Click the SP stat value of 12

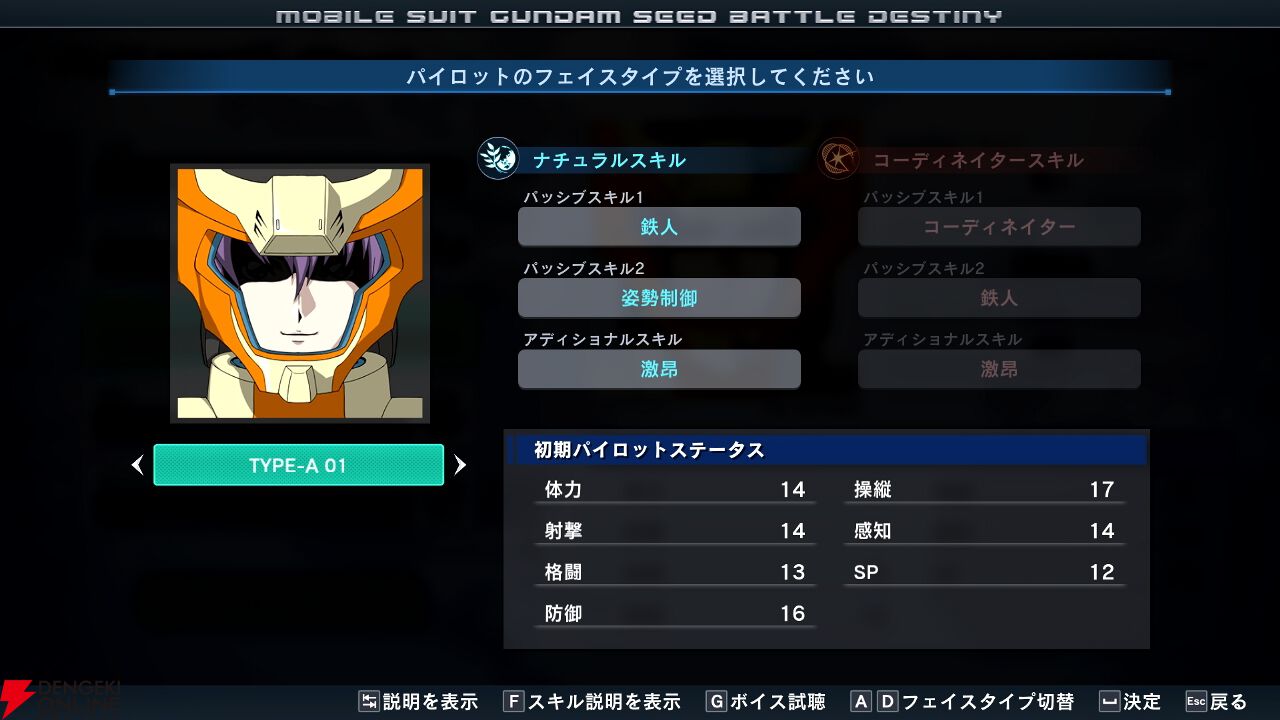click(1100, 571)
